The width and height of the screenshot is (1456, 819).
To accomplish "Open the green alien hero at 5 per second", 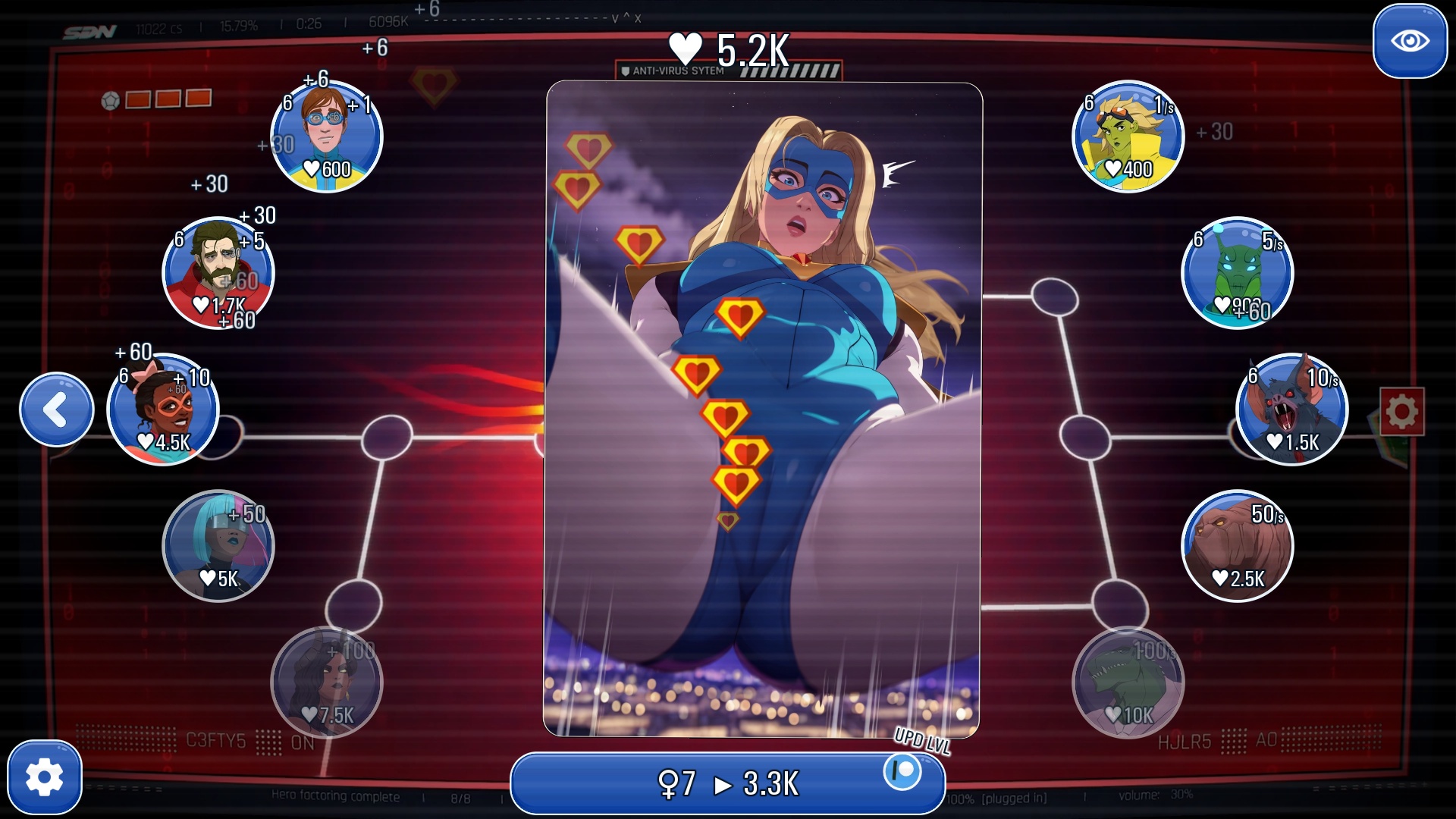I will (1238, 273).
